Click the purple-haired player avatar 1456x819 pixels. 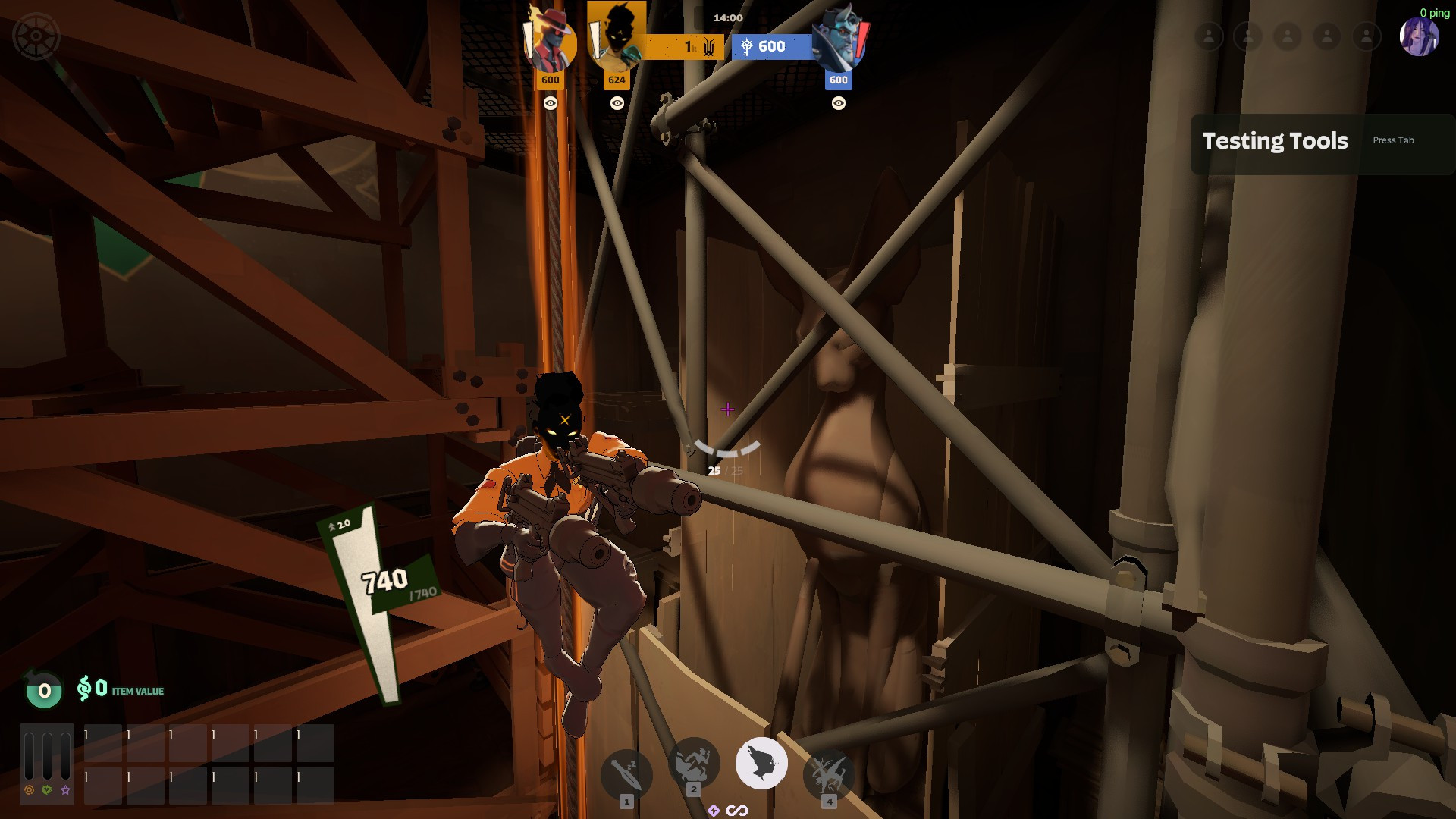1419,36
